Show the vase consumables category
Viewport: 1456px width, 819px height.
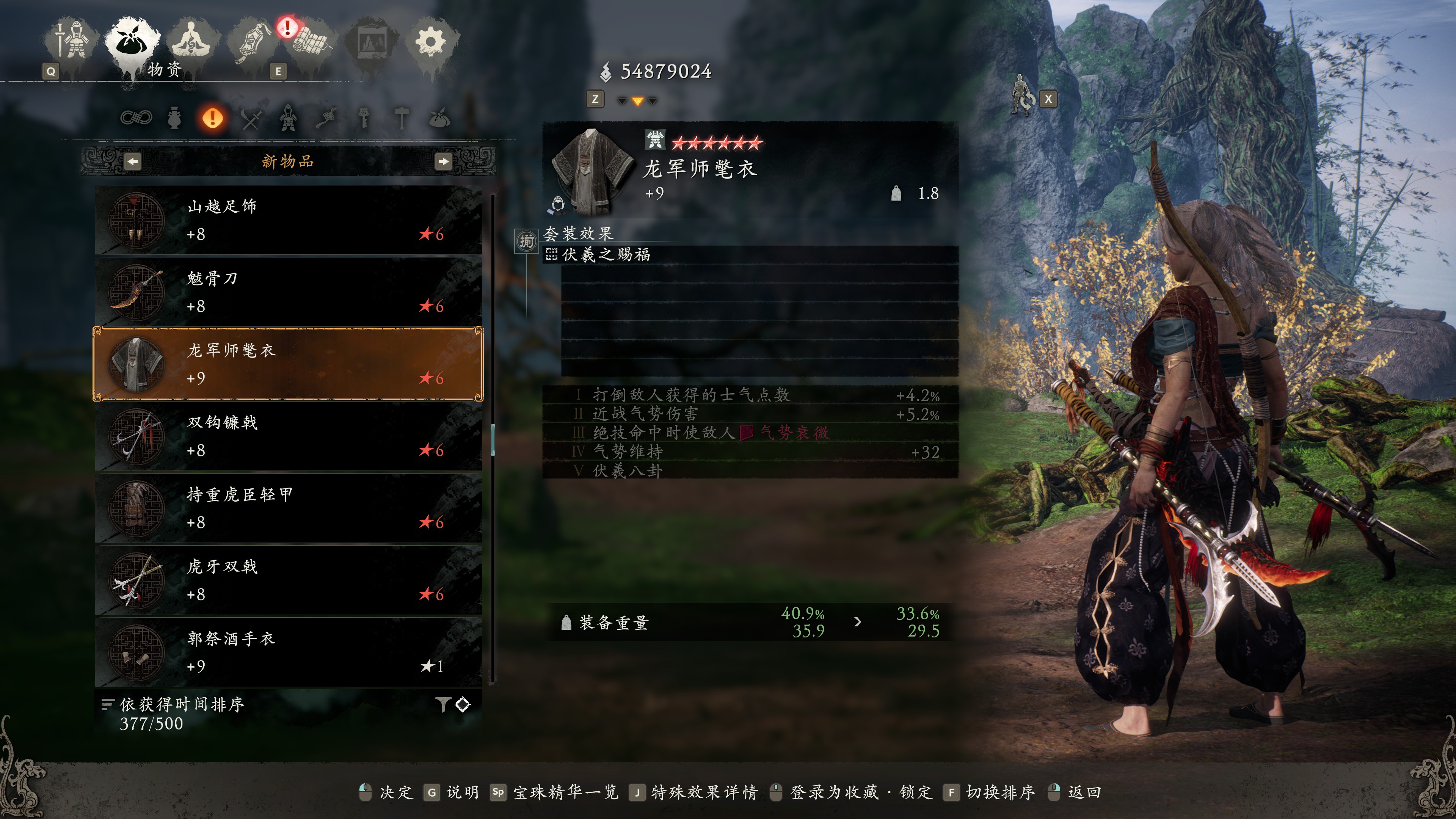[174, 119]
